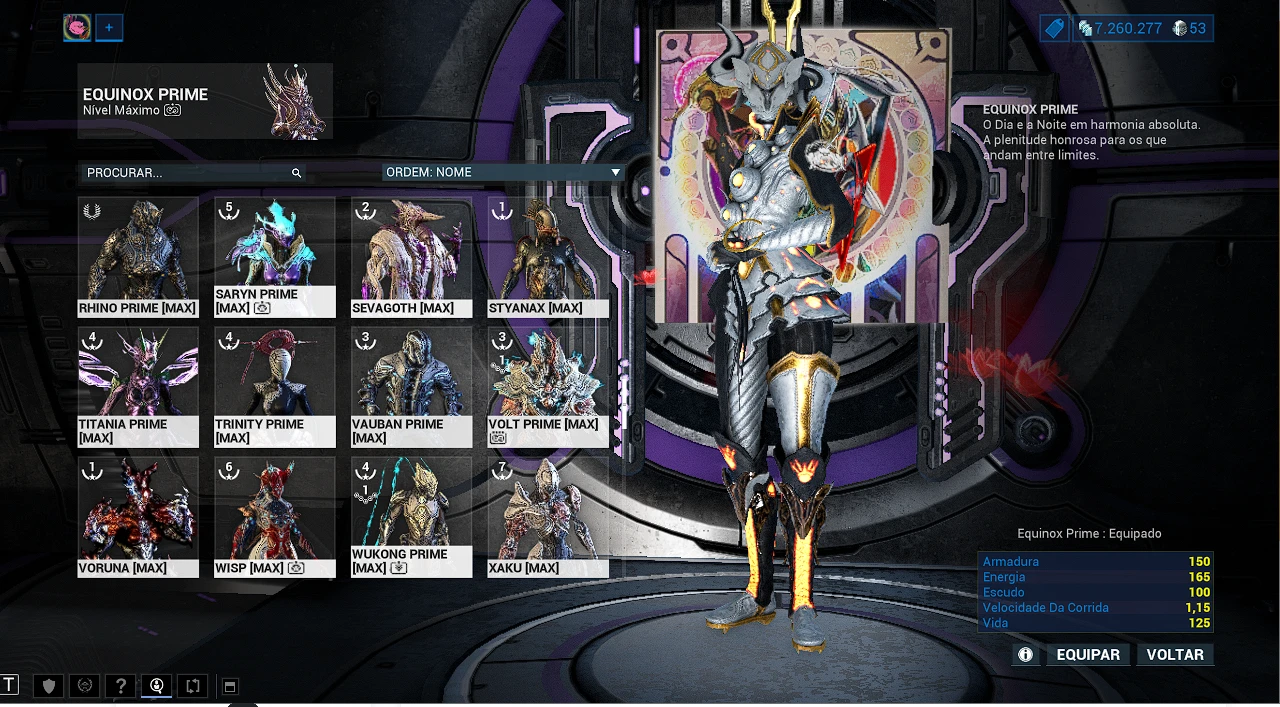This screenshot has height=707, width=1280.
Task: Choose the Saryn Prime warframe tile
Action: click(x=274, y=256)
